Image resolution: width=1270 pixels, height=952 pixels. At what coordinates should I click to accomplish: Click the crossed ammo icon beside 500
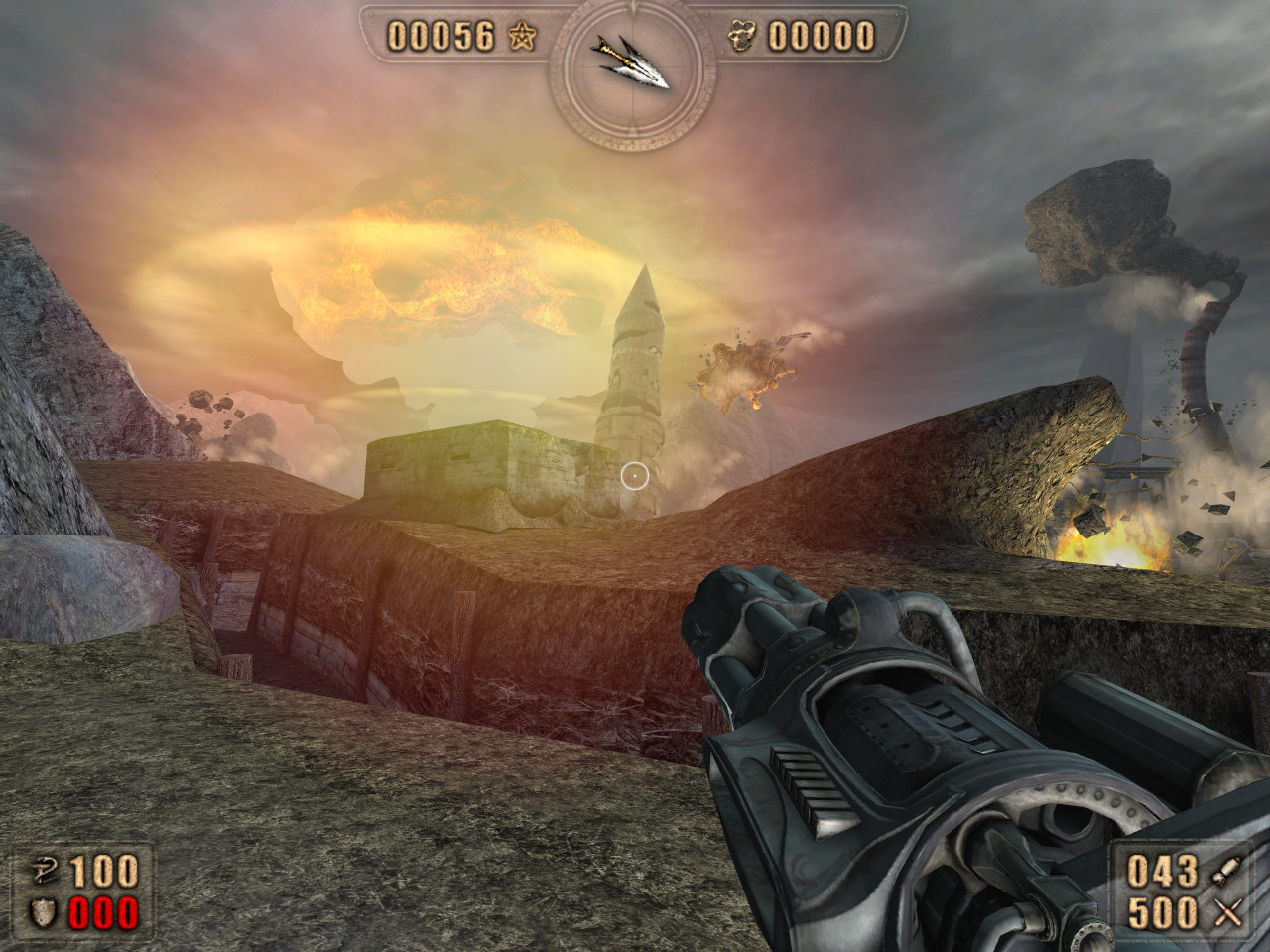[x=1226, y=914]
